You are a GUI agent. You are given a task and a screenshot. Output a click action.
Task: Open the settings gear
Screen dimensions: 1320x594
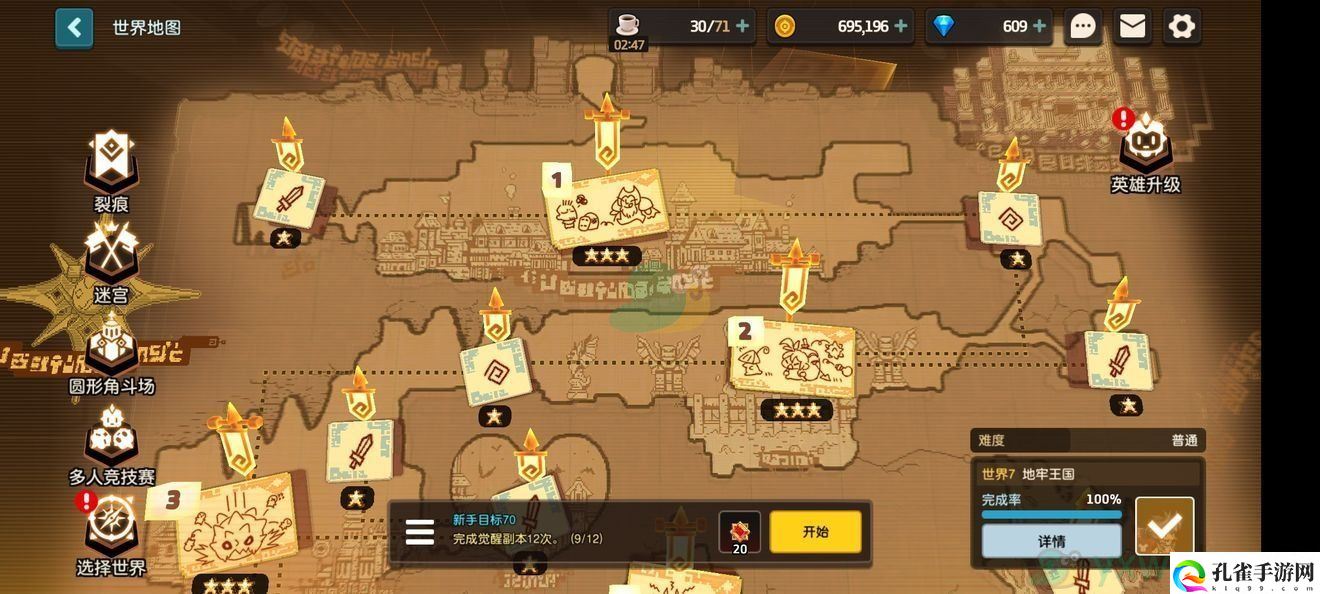[x=1182, y=27]
